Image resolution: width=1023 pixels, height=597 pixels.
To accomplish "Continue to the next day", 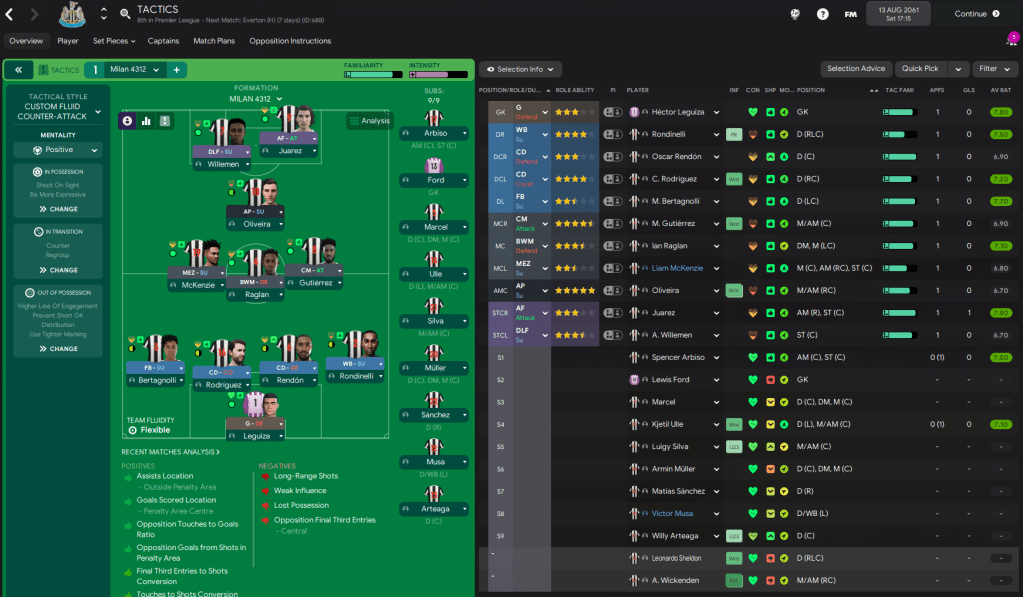I will click(x=976, y=14).
